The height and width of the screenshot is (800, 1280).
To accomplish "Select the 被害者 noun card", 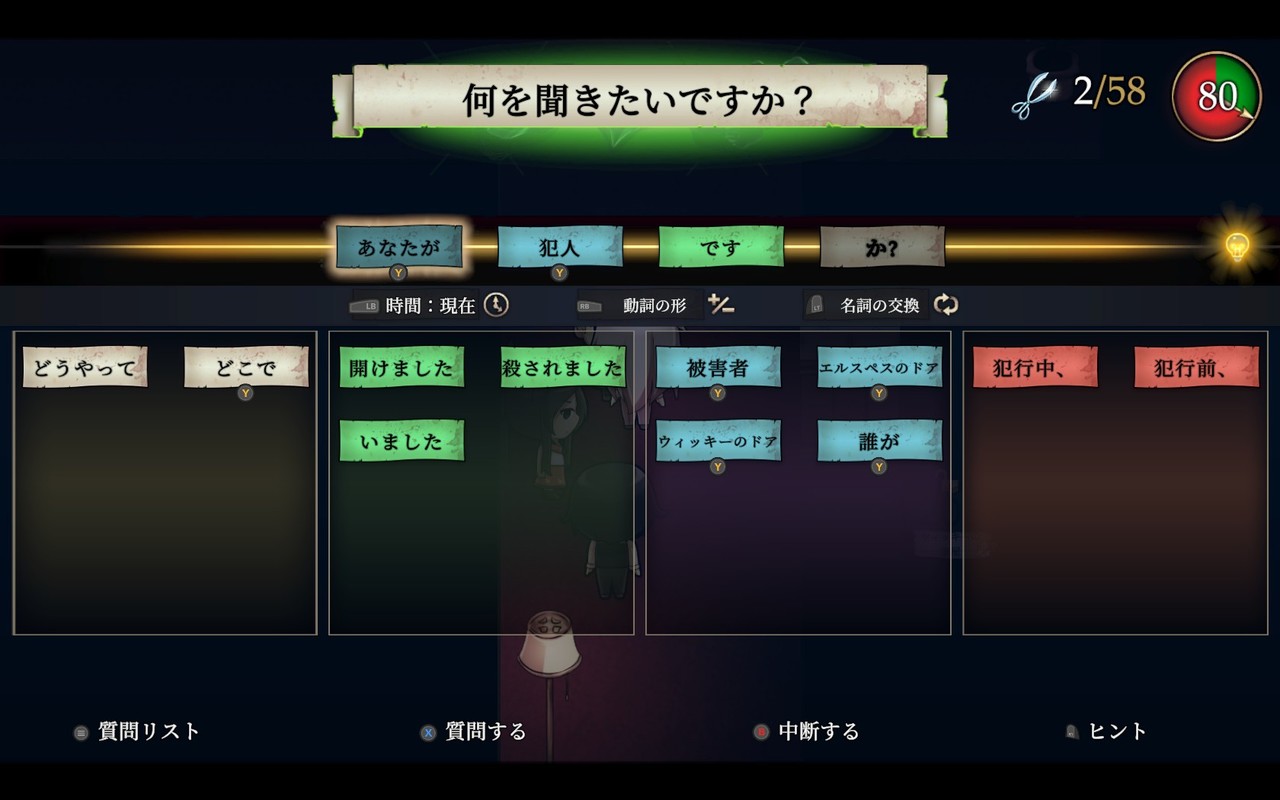I will coord(718,367).
